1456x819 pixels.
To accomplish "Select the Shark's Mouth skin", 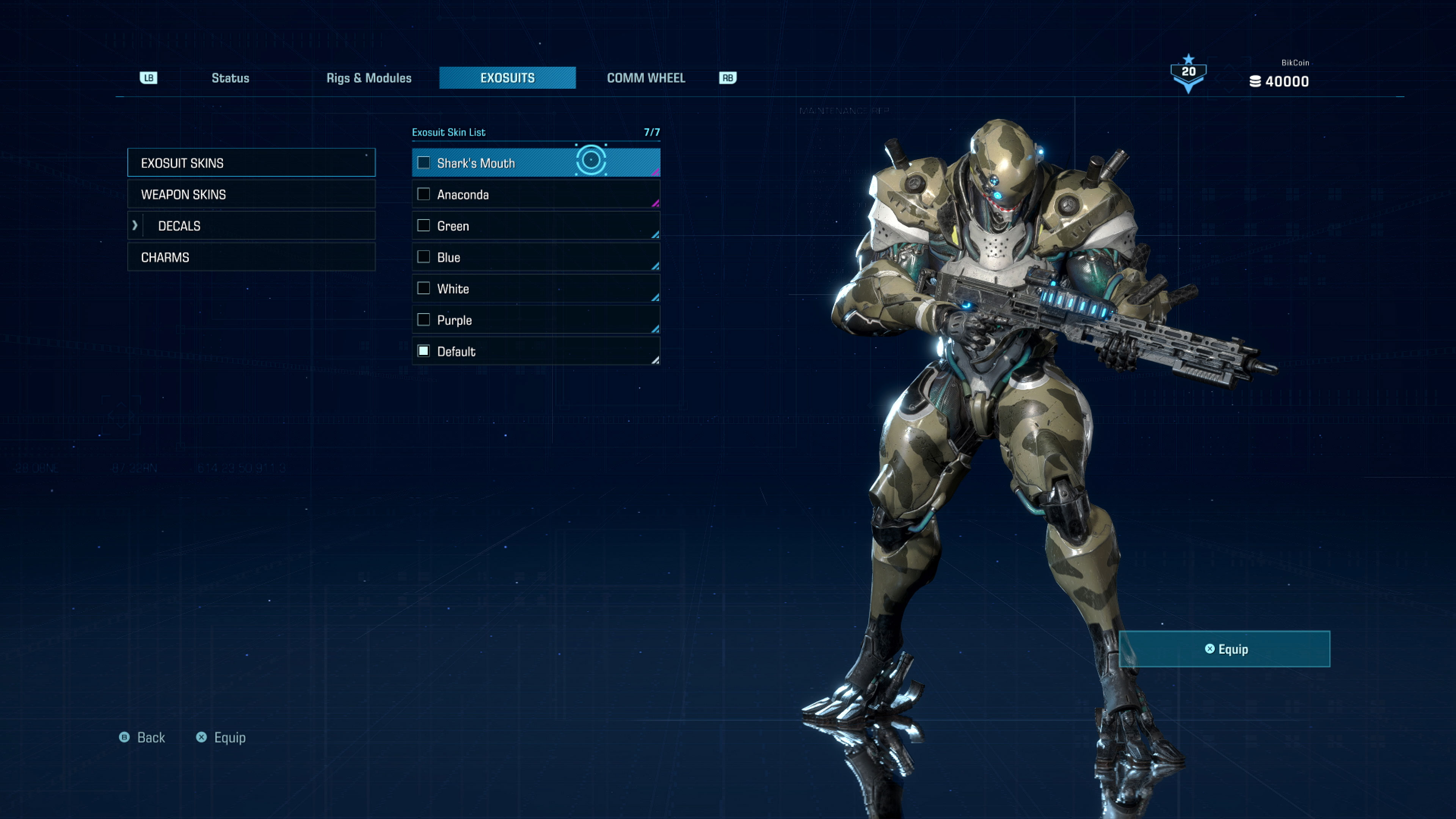I will (535, 163).
